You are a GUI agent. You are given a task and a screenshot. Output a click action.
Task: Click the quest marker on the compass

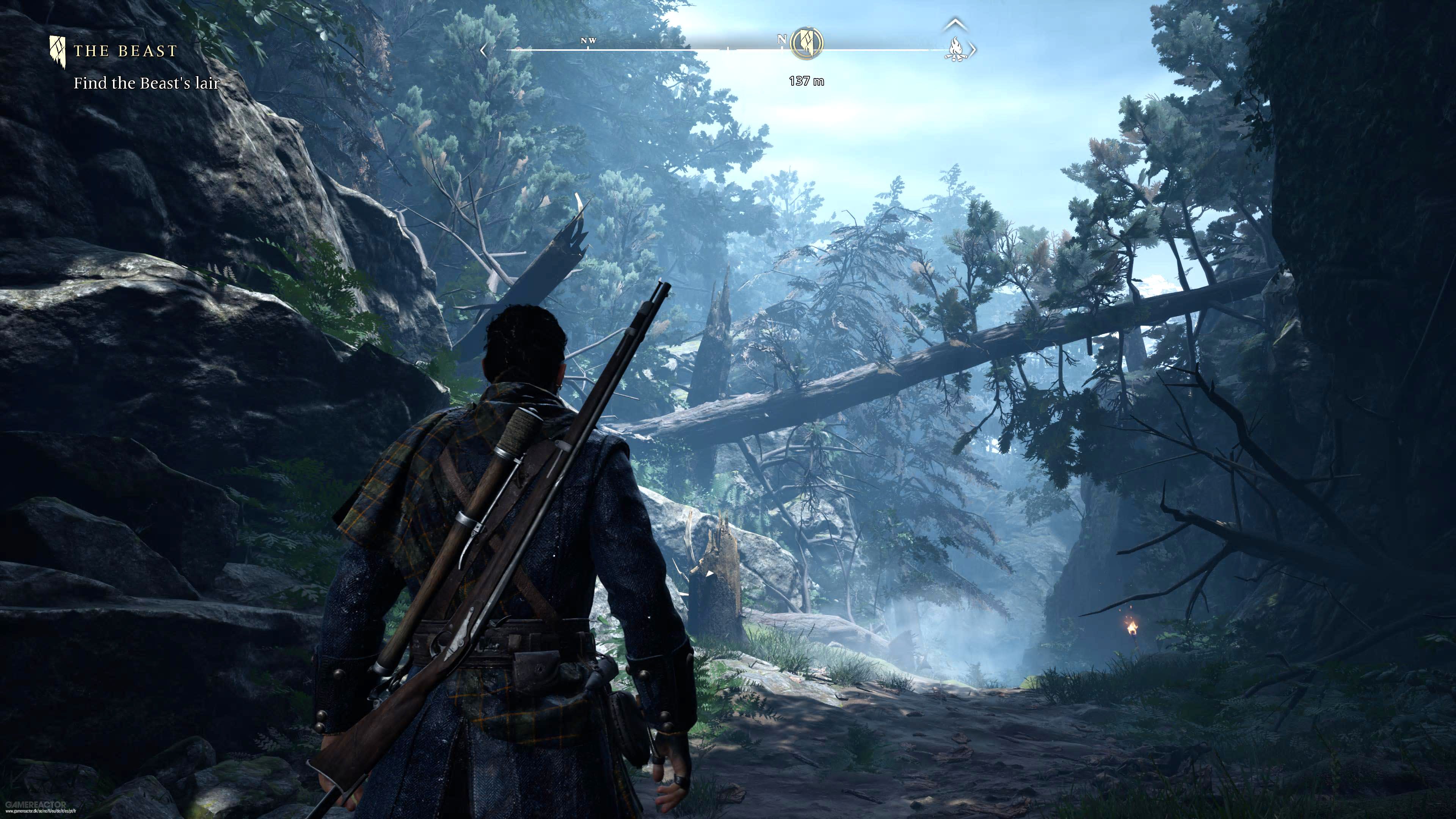tap(806, 43)
